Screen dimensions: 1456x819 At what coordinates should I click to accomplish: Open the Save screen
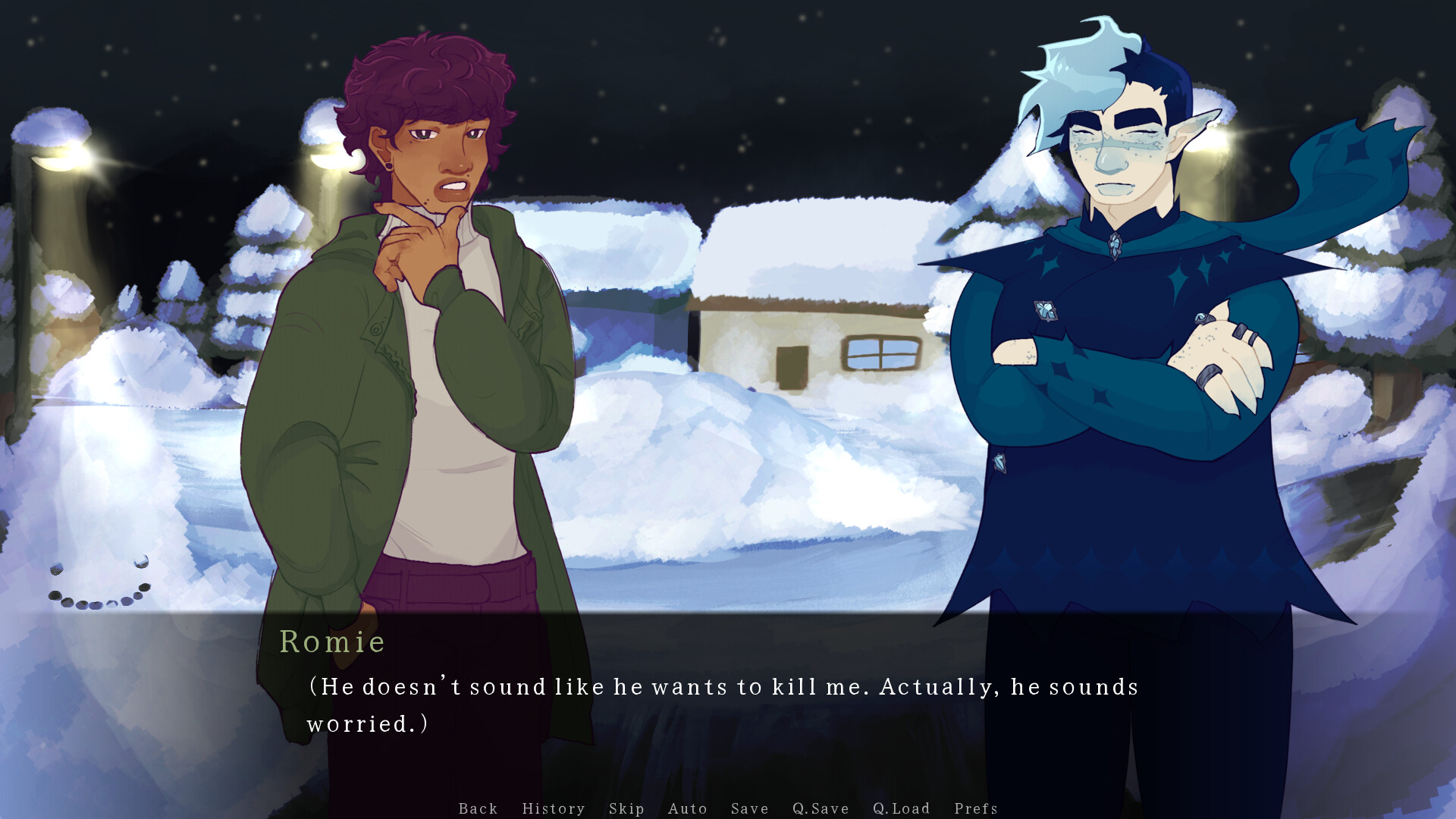(x=749, y=808)
